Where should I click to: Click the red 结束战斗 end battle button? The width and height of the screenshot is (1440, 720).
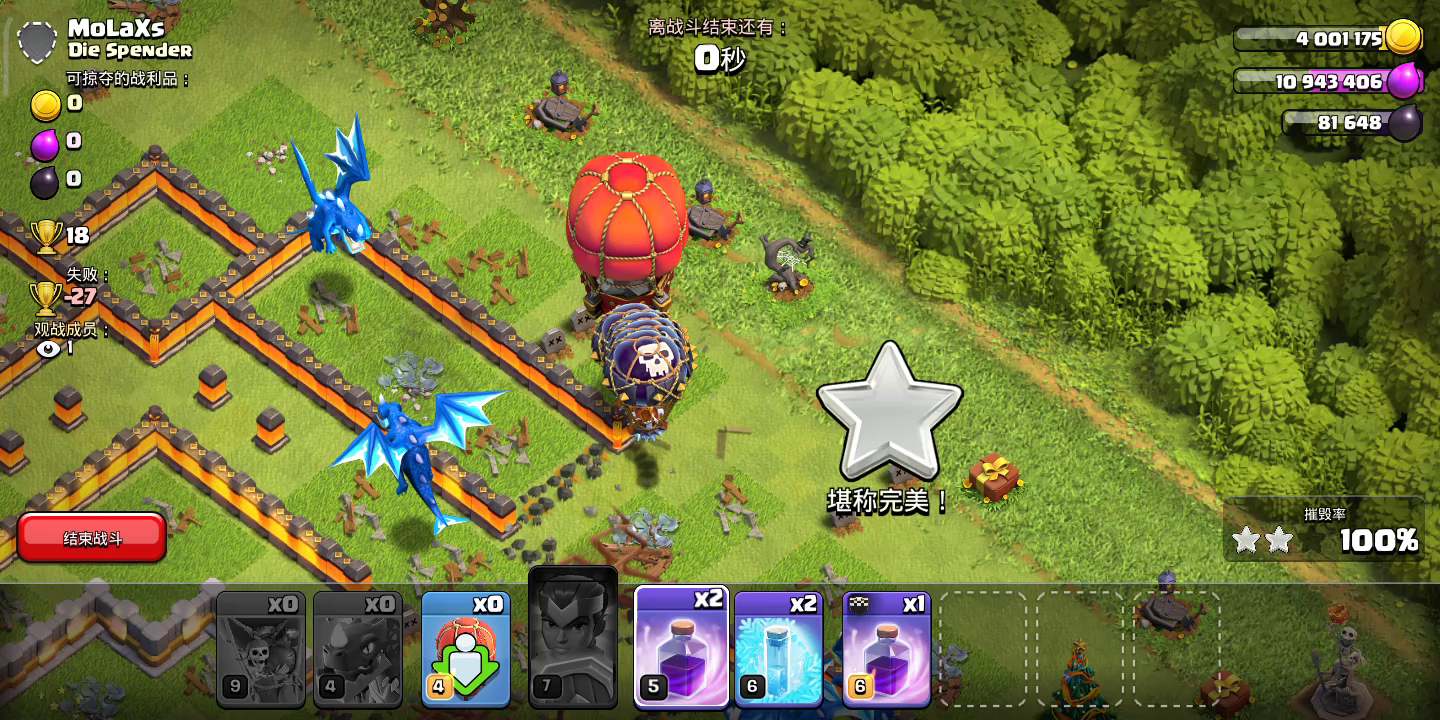click(x=92, y=538)
